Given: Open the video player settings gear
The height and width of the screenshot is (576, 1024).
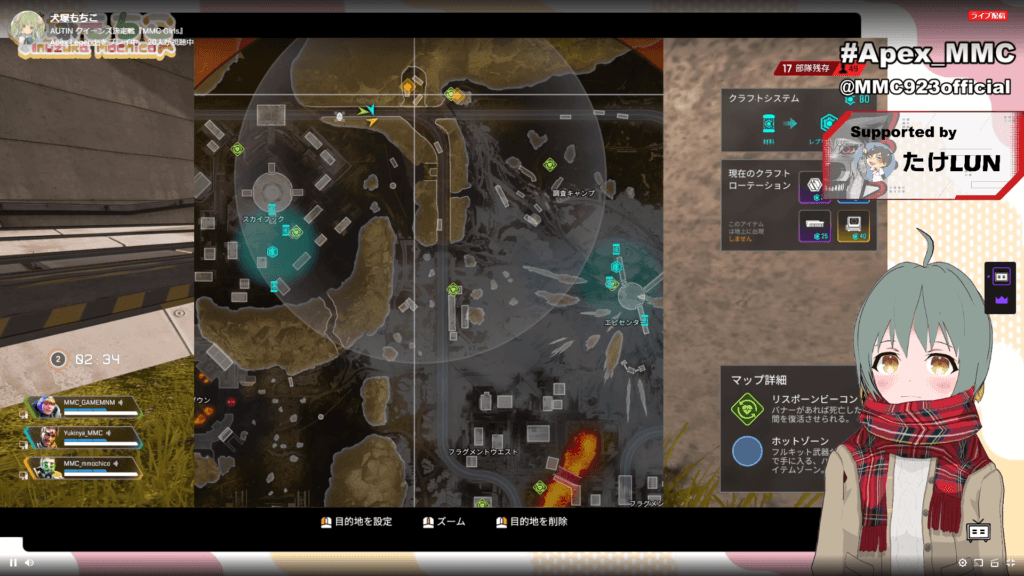Looking at the screenshot, I should pyautogui.click(x=962, y=562).
